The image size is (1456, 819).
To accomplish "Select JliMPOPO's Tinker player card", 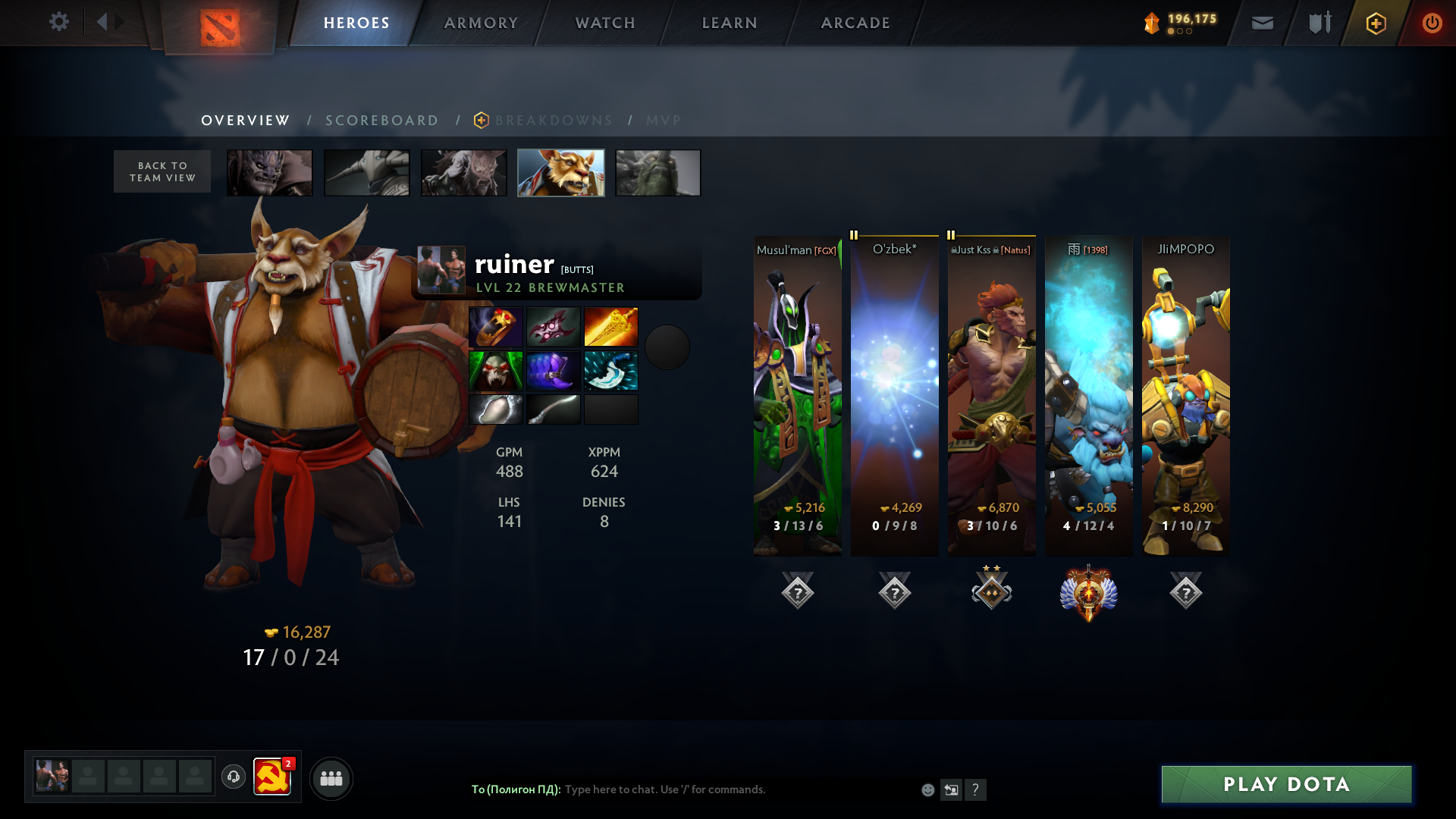I will click(1186, 394).
